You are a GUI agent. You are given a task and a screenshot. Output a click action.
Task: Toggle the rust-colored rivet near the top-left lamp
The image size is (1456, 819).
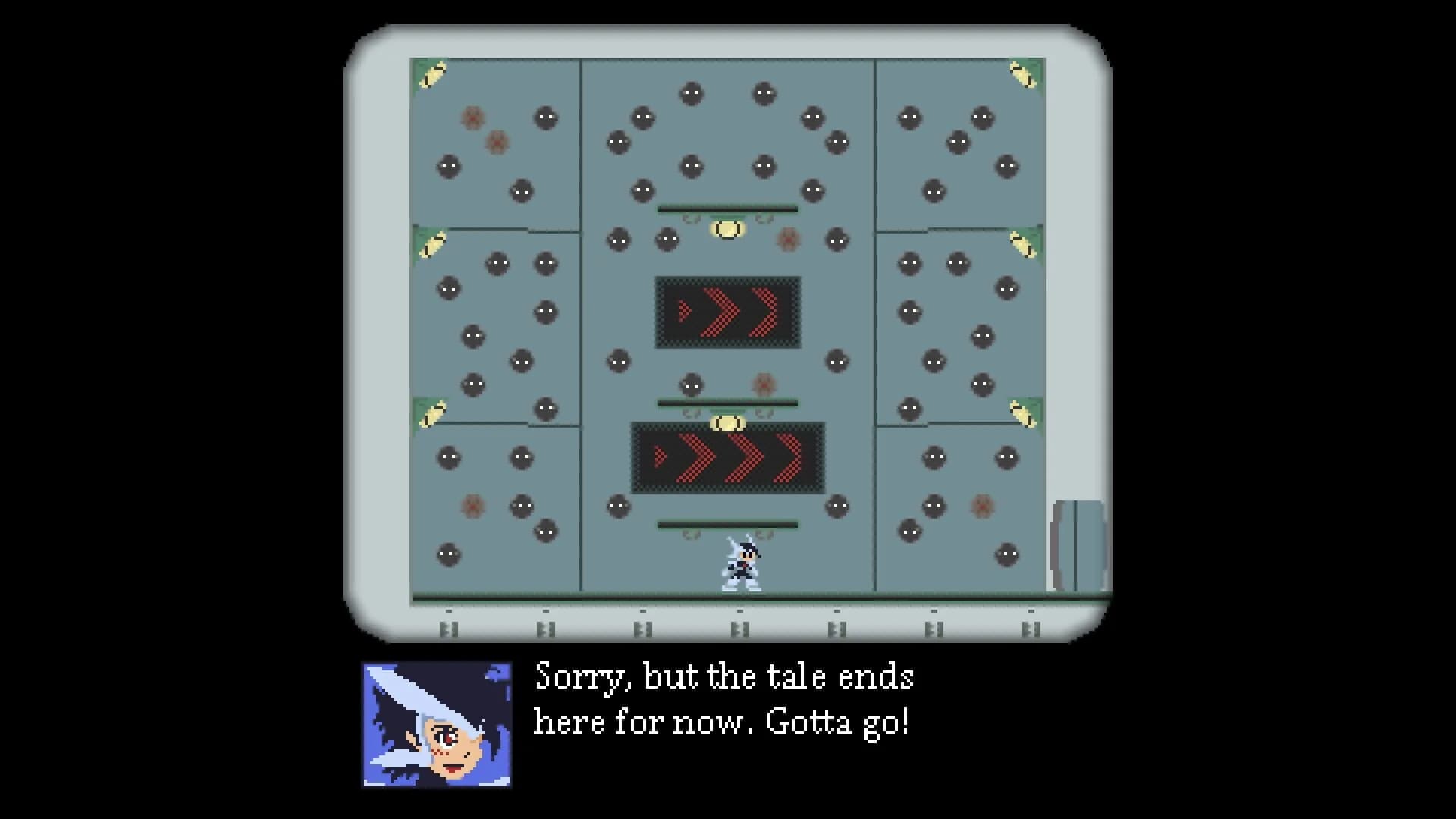coord(474,118)
